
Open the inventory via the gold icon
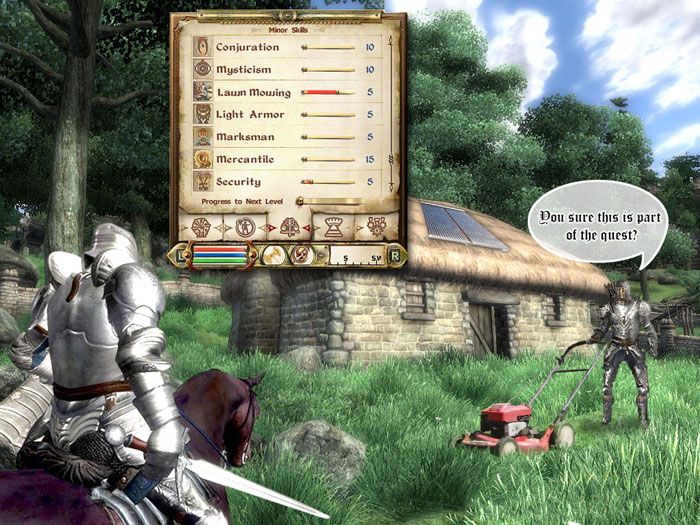pyautogui.click(x=272, y=255)
